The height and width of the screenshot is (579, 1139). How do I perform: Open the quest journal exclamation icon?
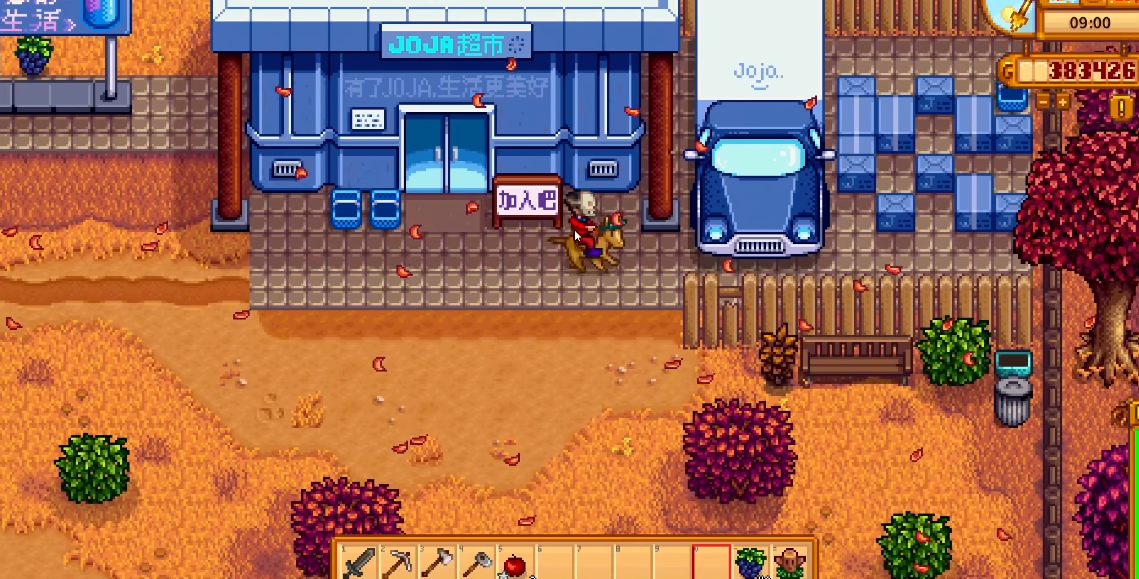pyautogui.click(x=1119, y=109)
